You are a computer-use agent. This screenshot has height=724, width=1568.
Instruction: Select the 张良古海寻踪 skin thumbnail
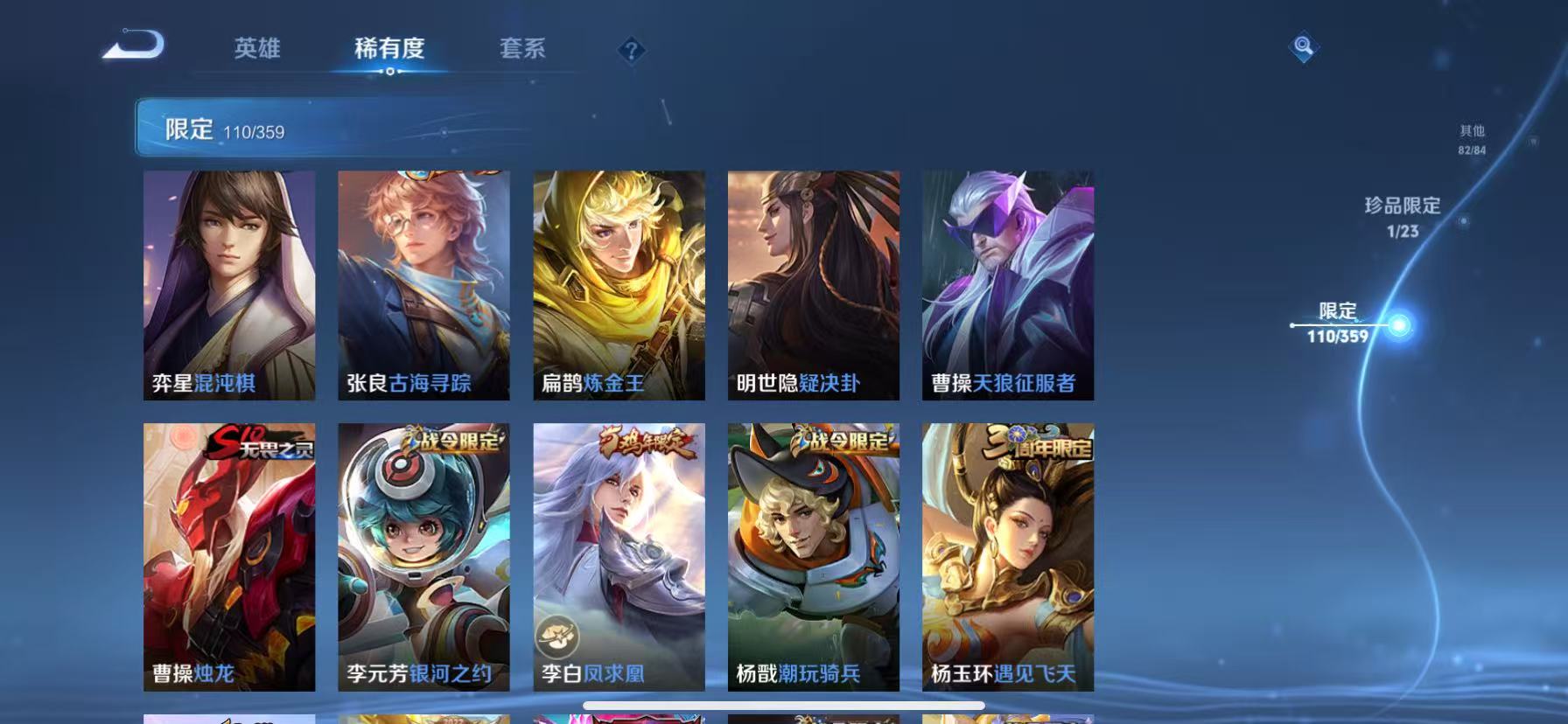424,284
